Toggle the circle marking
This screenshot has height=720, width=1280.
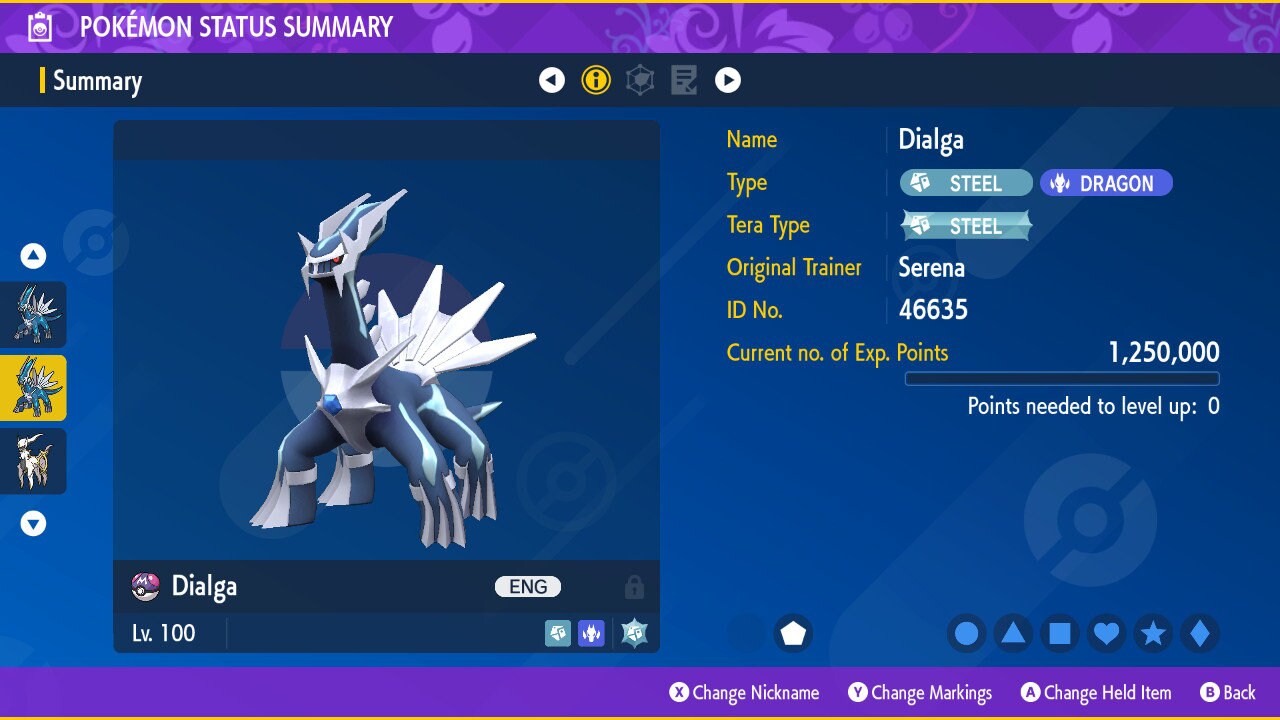pyautogui.click(x=966, y=633)
